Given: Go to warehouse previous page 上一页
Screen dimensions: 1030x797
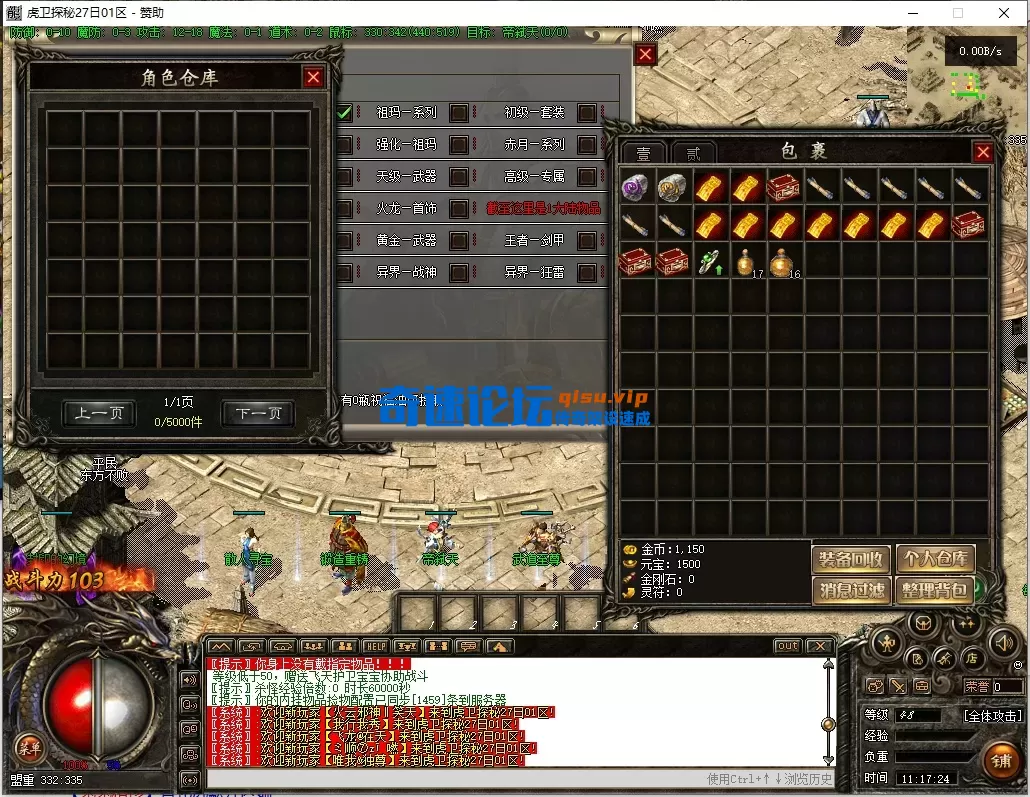Looking at the screenshot, I should (x=99, y=413).
